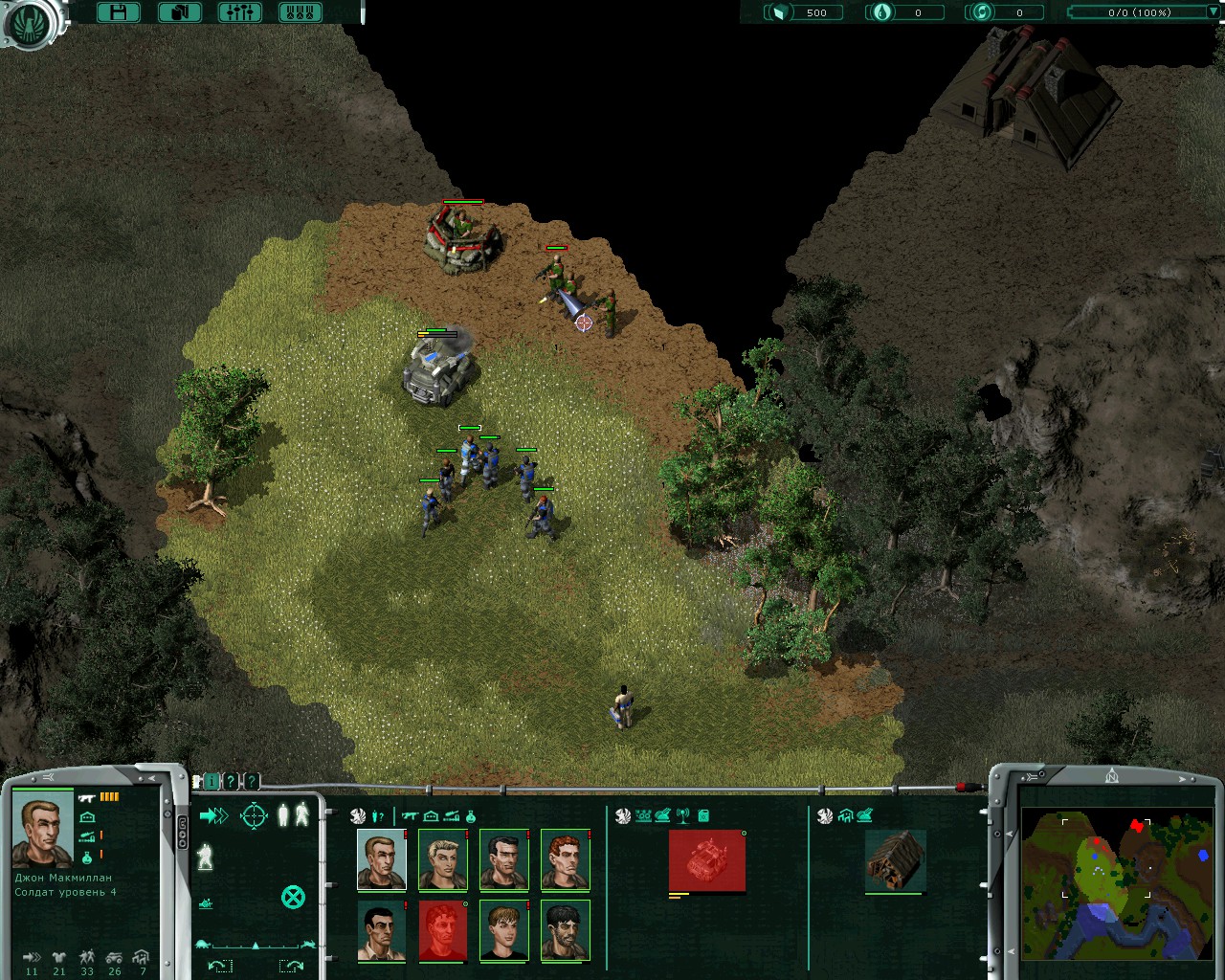Click on the minimap terrain view
The image size is (1225, 980).
(x=1116, y=882)
